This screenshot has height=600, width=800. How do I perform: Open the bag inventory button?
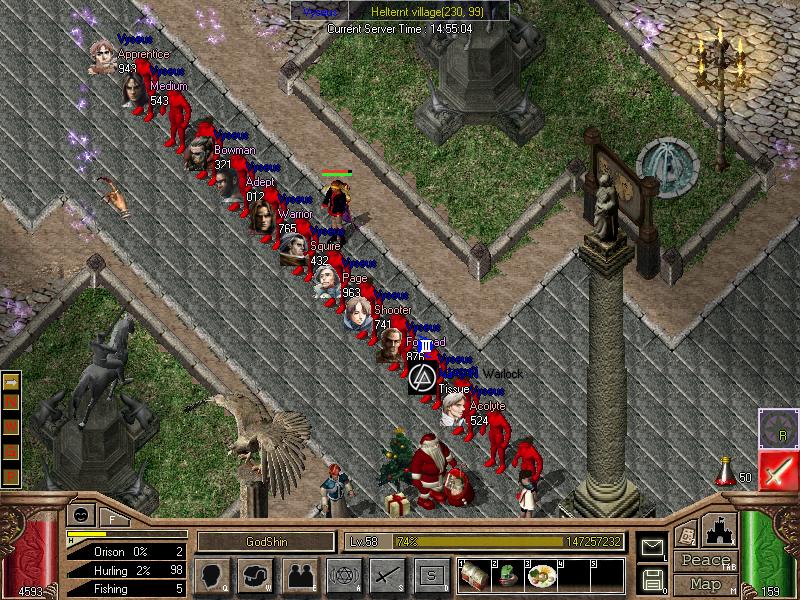(x=254, y=575)
